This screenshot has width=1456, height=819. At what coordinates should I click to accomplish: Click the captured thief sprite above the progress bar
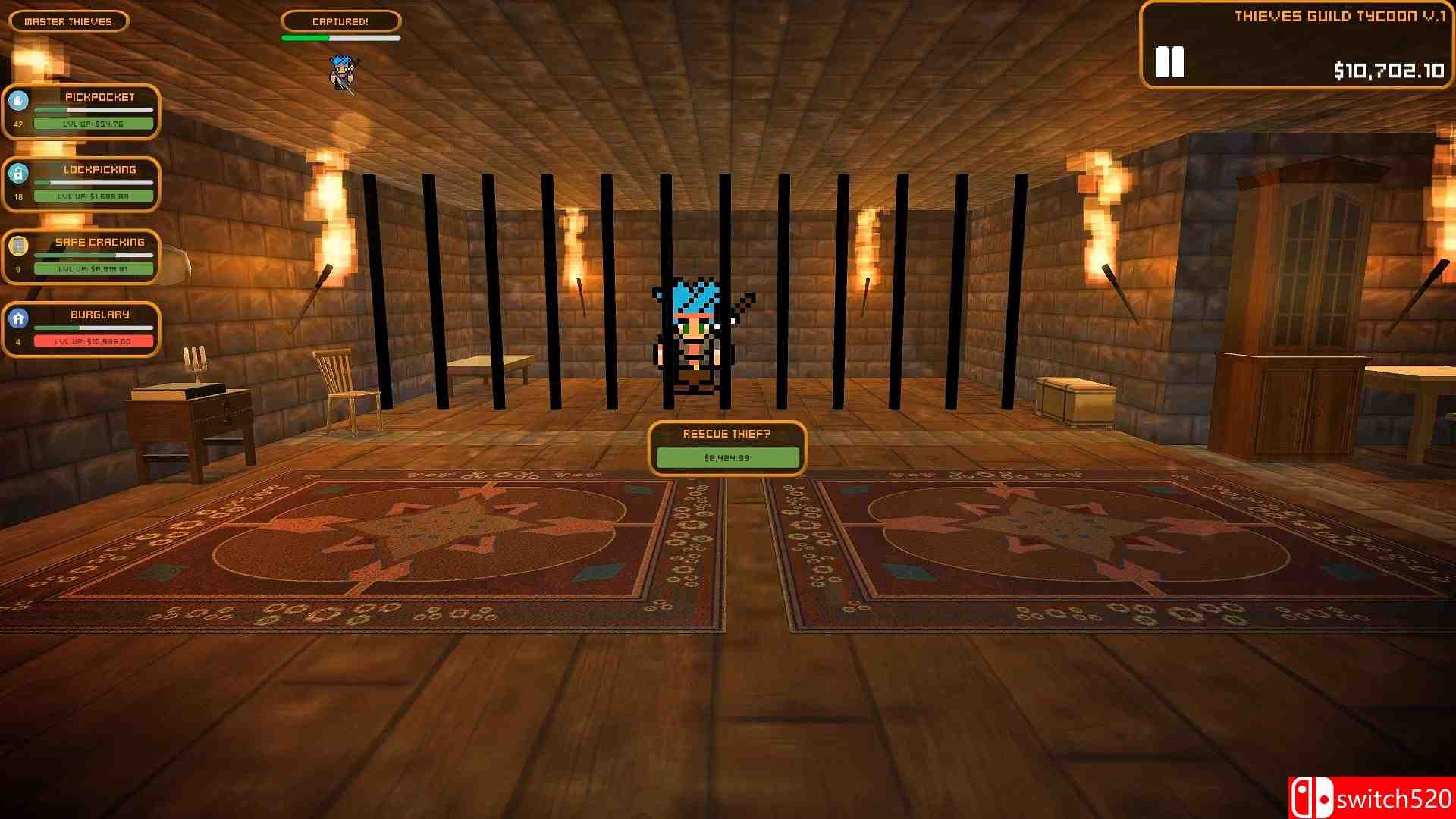(x=343, y=72)
